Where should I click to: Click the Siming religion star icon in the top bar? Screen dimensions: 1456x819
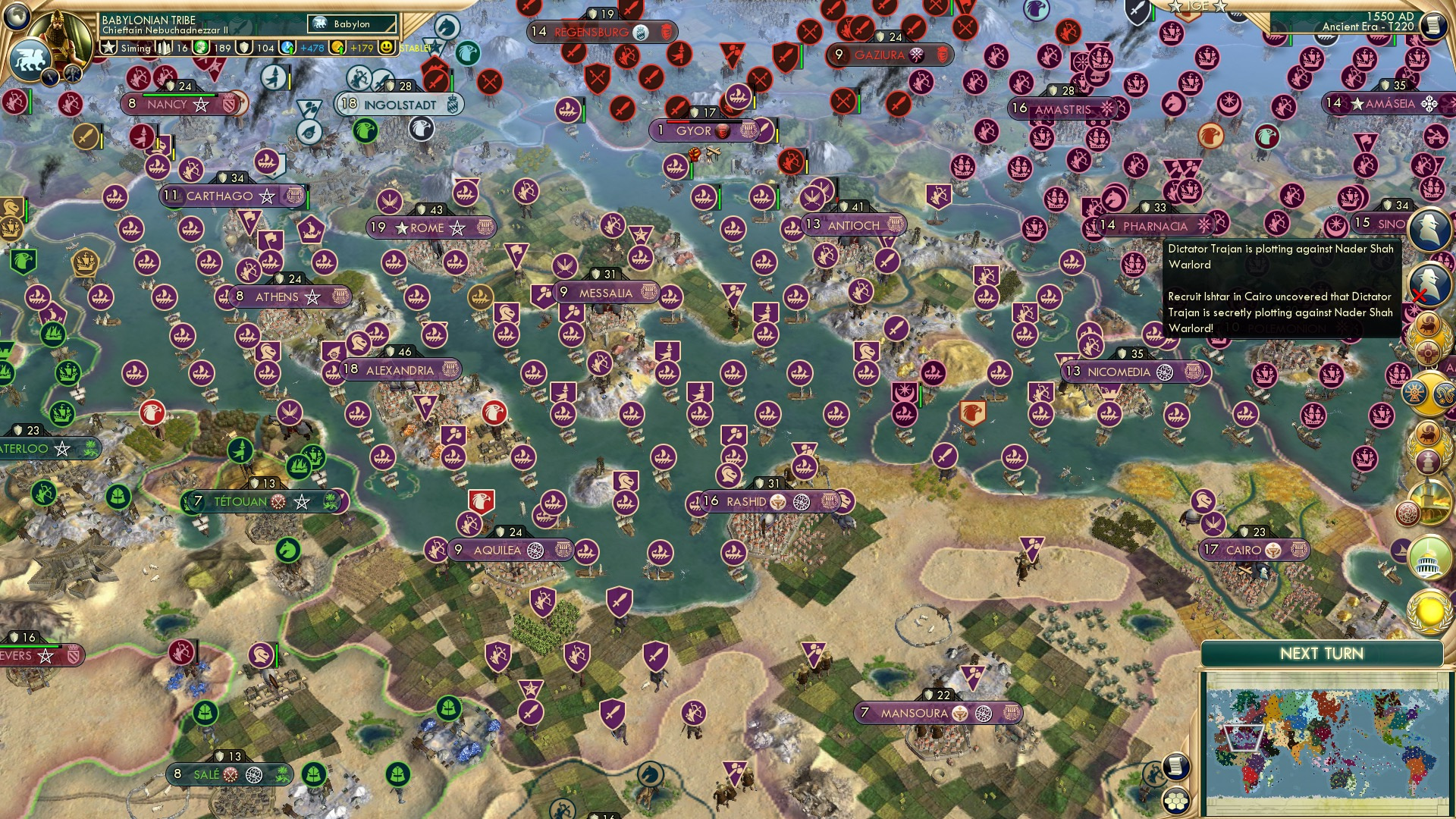tap(107, 47)
